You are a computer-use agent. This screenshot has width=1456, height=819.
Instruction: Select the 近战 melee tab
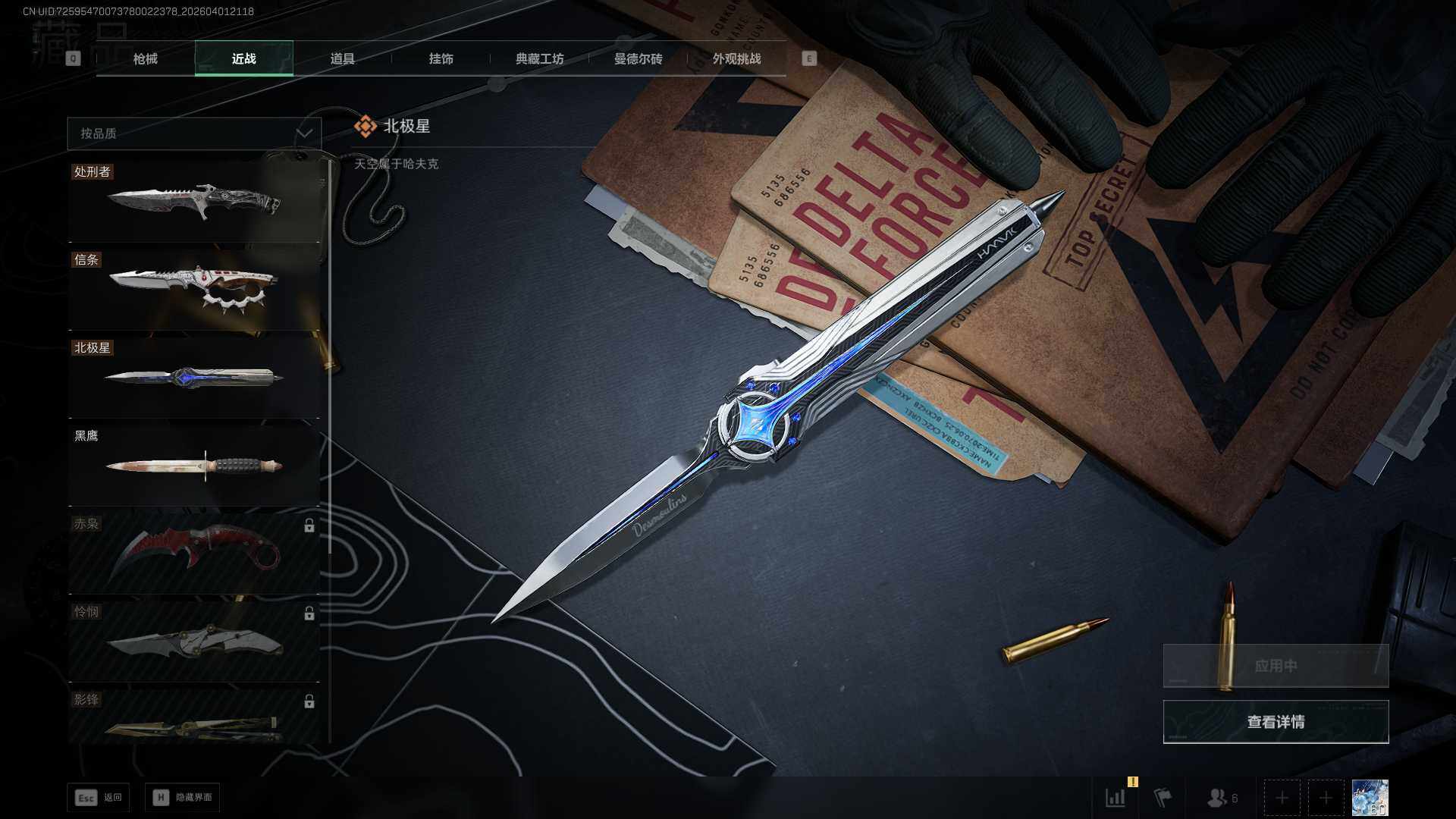tap(243, 58)
